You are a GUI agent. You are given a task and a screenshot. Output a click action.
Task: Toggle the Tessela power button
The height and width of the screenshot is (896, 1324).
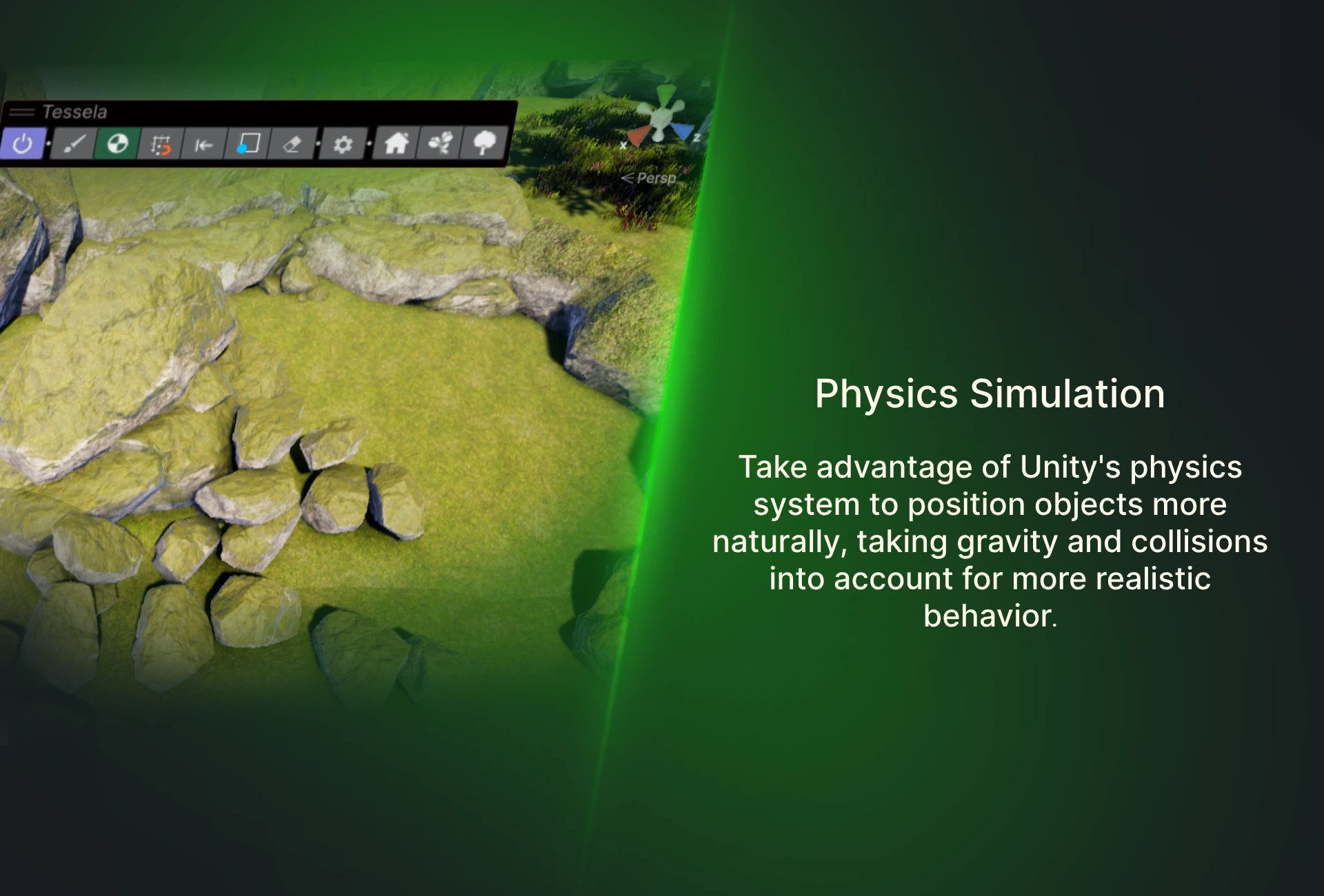click(23, 144)
